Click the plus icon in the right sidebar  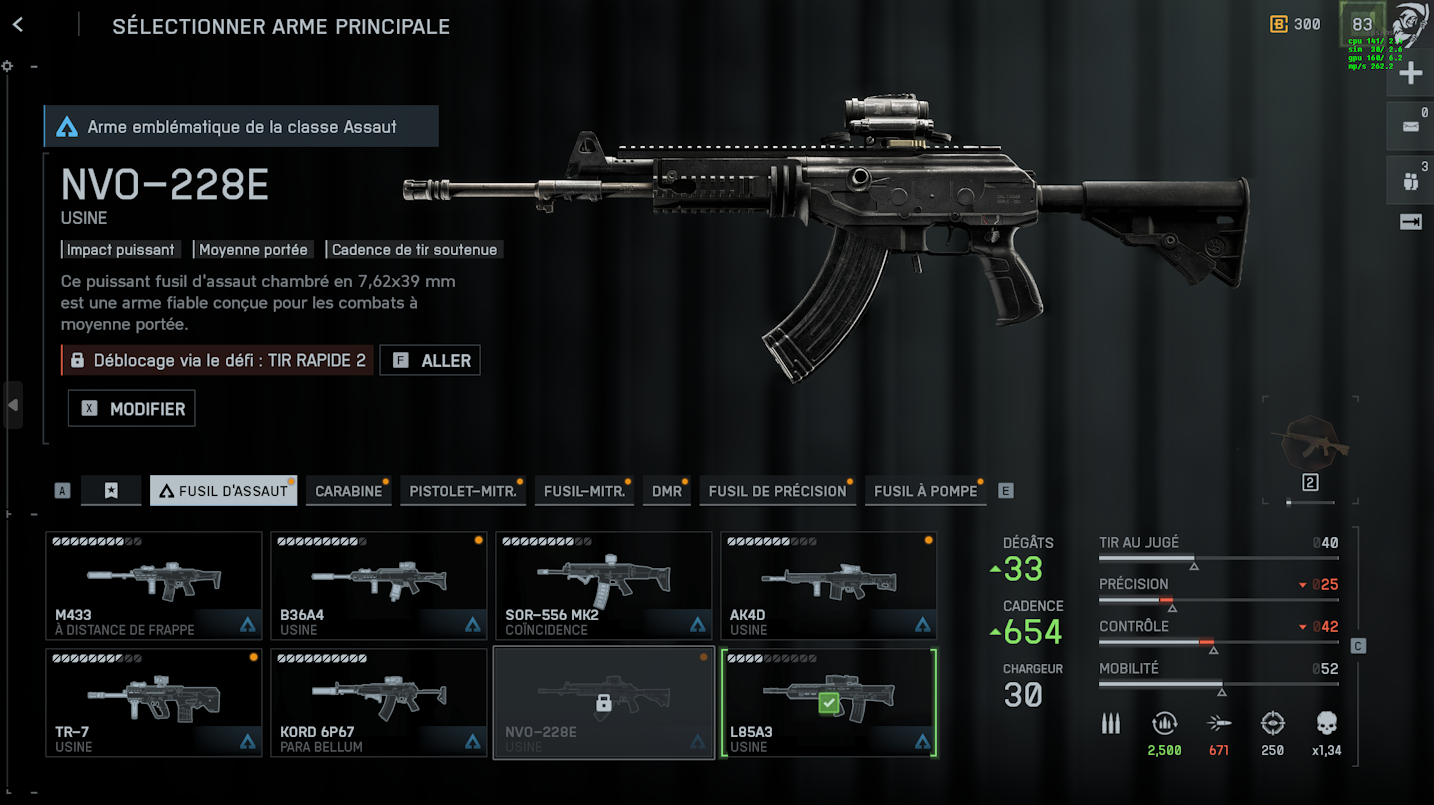[1410, 73]
